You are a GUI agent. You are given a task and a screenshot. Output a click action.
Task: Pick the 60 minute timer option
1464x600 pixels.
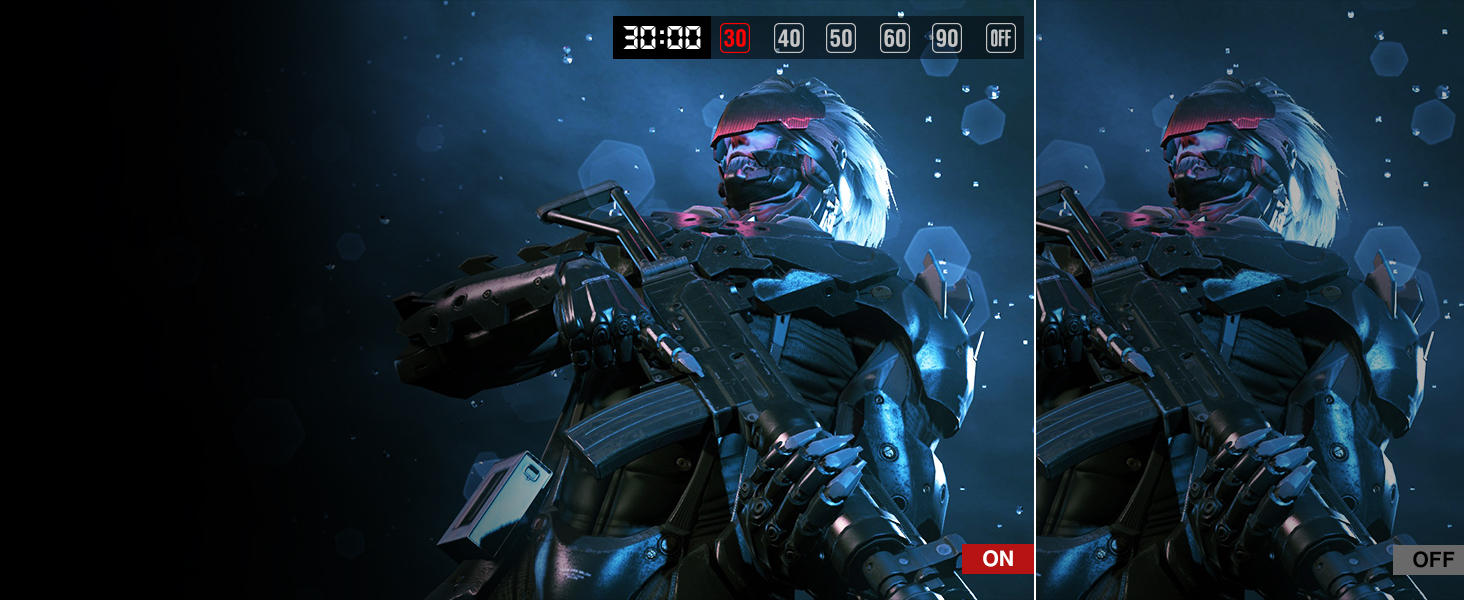point(895,39)
